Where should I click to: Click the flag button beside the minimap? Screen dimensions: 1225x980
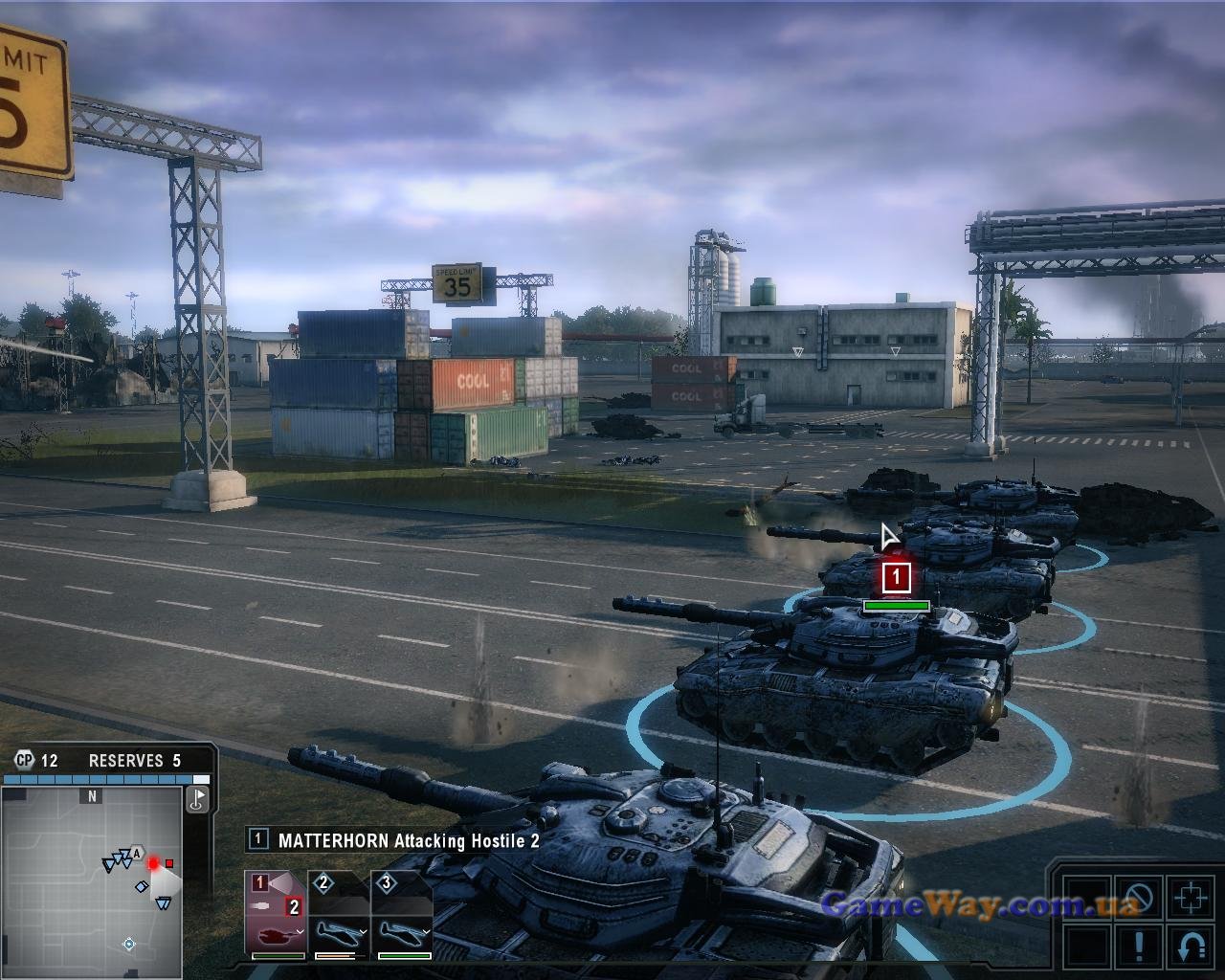[x=198, y=799]
